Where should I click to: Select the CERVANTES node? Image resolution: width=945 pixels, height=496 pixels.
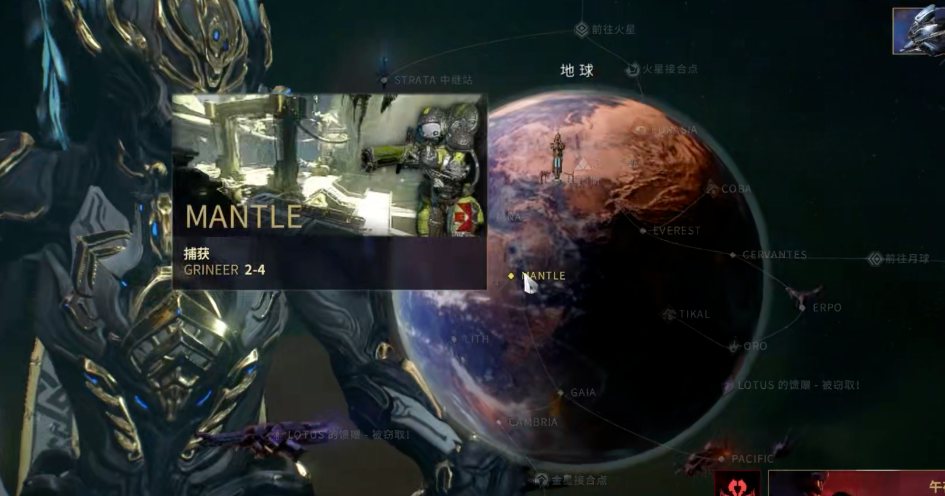pyautogui.click(x=733, y=255)
